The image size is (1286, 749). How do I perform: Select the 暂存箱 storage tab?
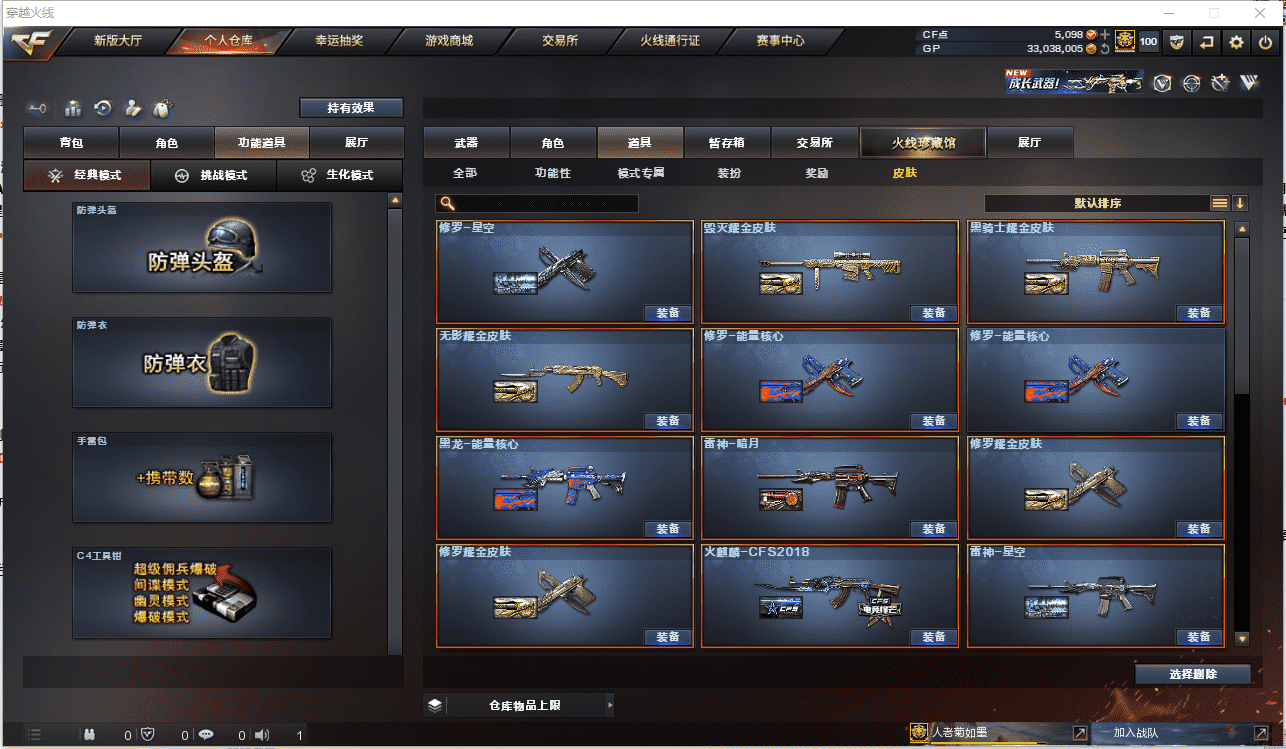pyautogui.click(x=726, y=143)
